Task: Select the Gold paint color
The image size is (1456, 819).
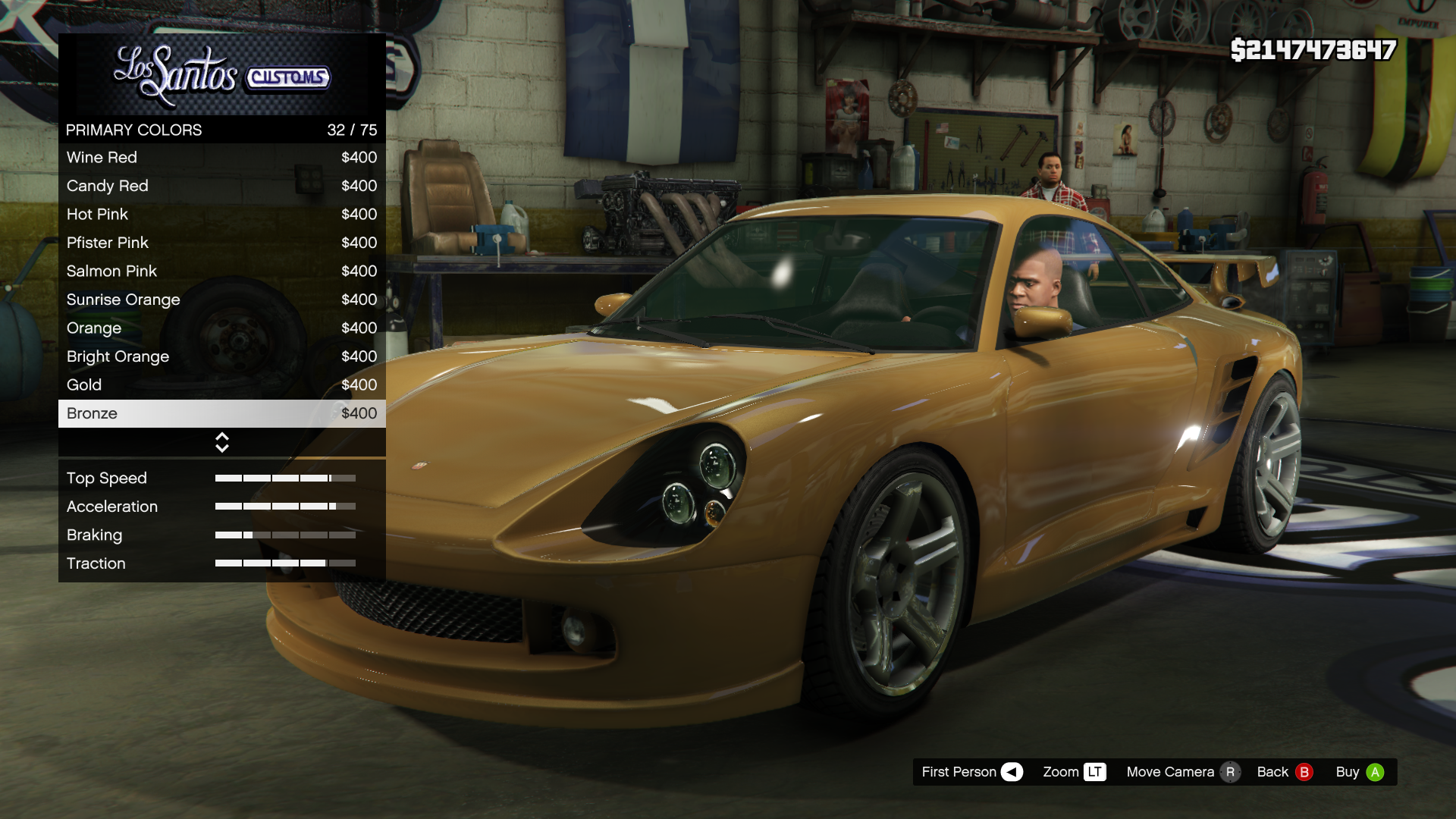Action: point(221,385)
